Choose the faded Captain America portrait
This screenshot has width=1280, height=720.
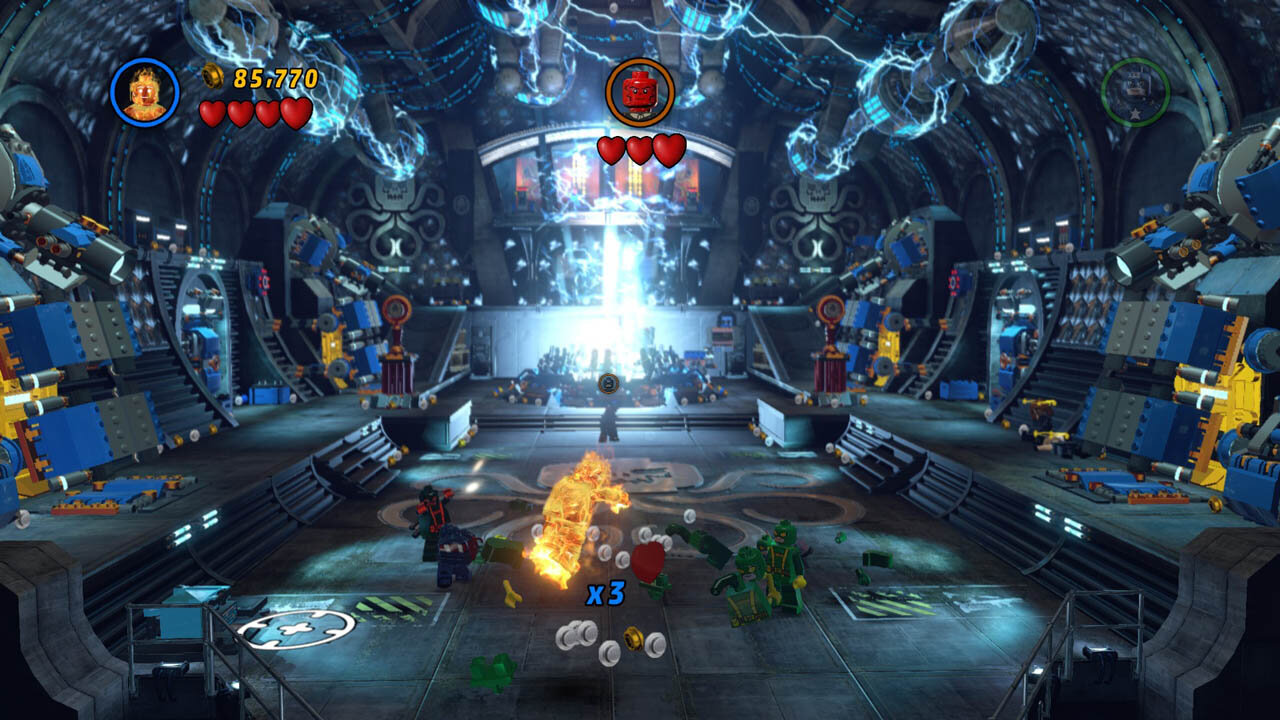click(1135, 92)
